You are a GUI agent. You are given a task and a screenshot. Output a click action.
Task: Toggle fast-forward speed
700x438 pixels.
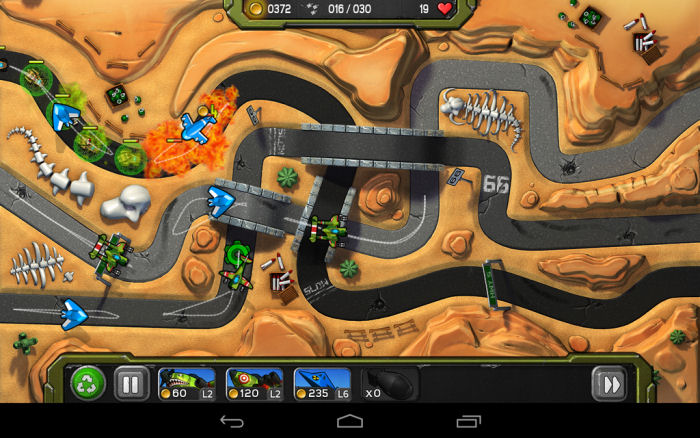(608, 383)
